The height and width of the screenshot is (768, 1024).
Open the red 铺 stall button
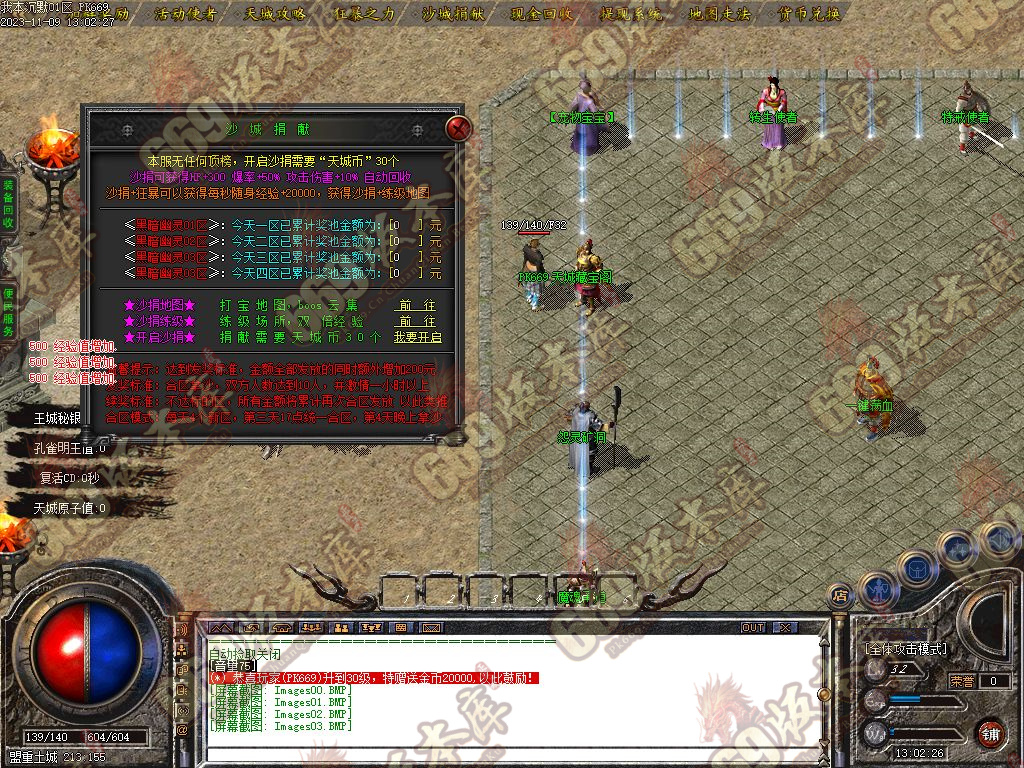coord(990,733)
